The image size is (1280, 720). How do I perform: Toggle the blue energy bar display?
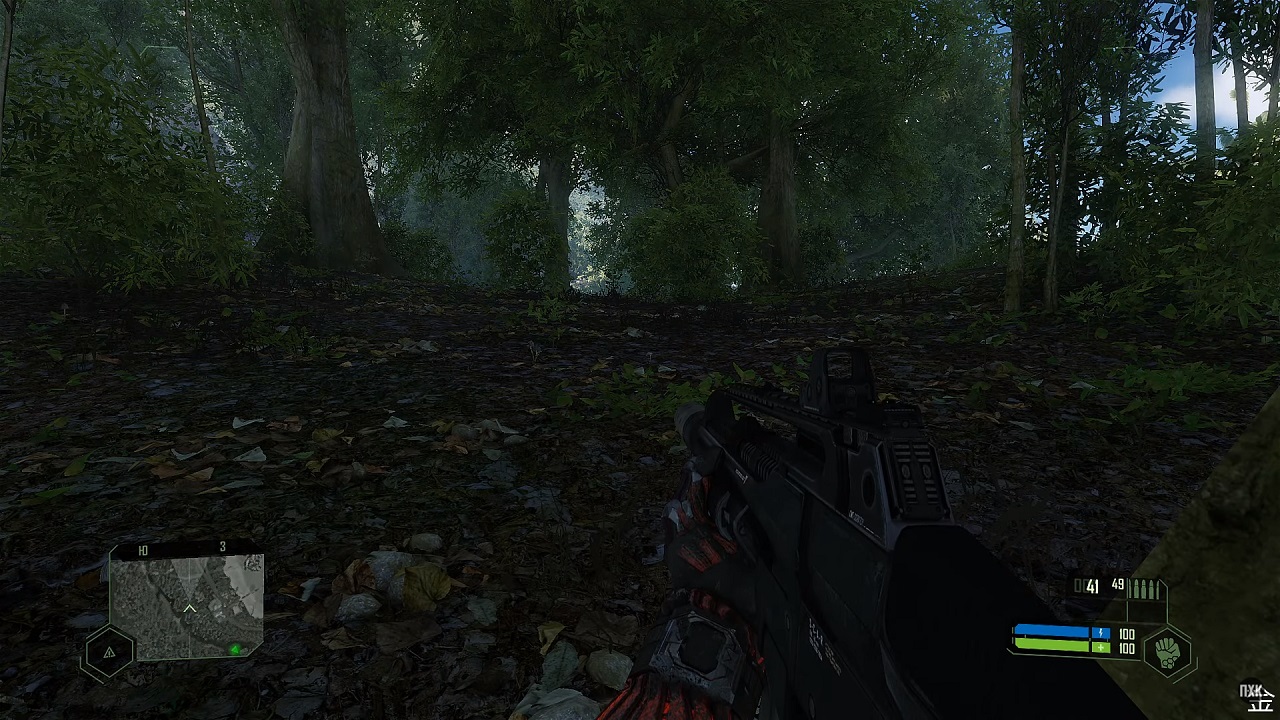[1052, 631]
